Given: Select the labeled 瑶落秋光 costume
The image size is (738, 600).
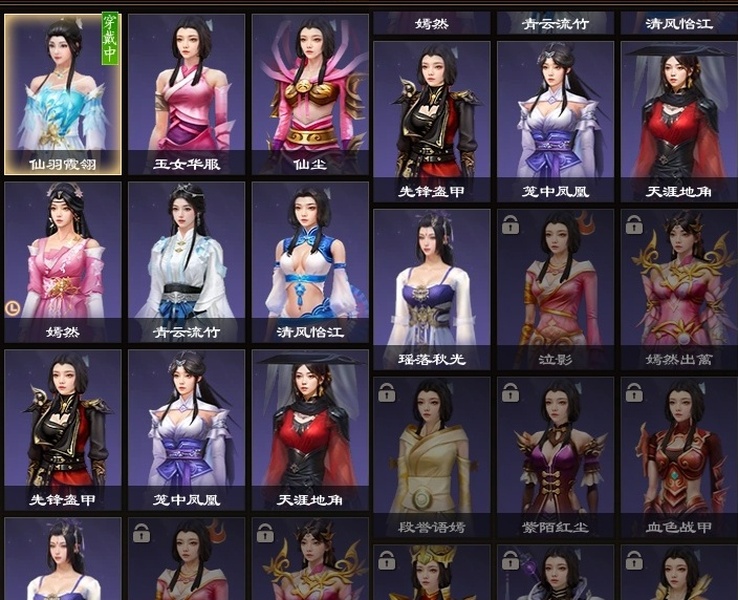Looking at the screenshot, I should (x=432, y=288).
